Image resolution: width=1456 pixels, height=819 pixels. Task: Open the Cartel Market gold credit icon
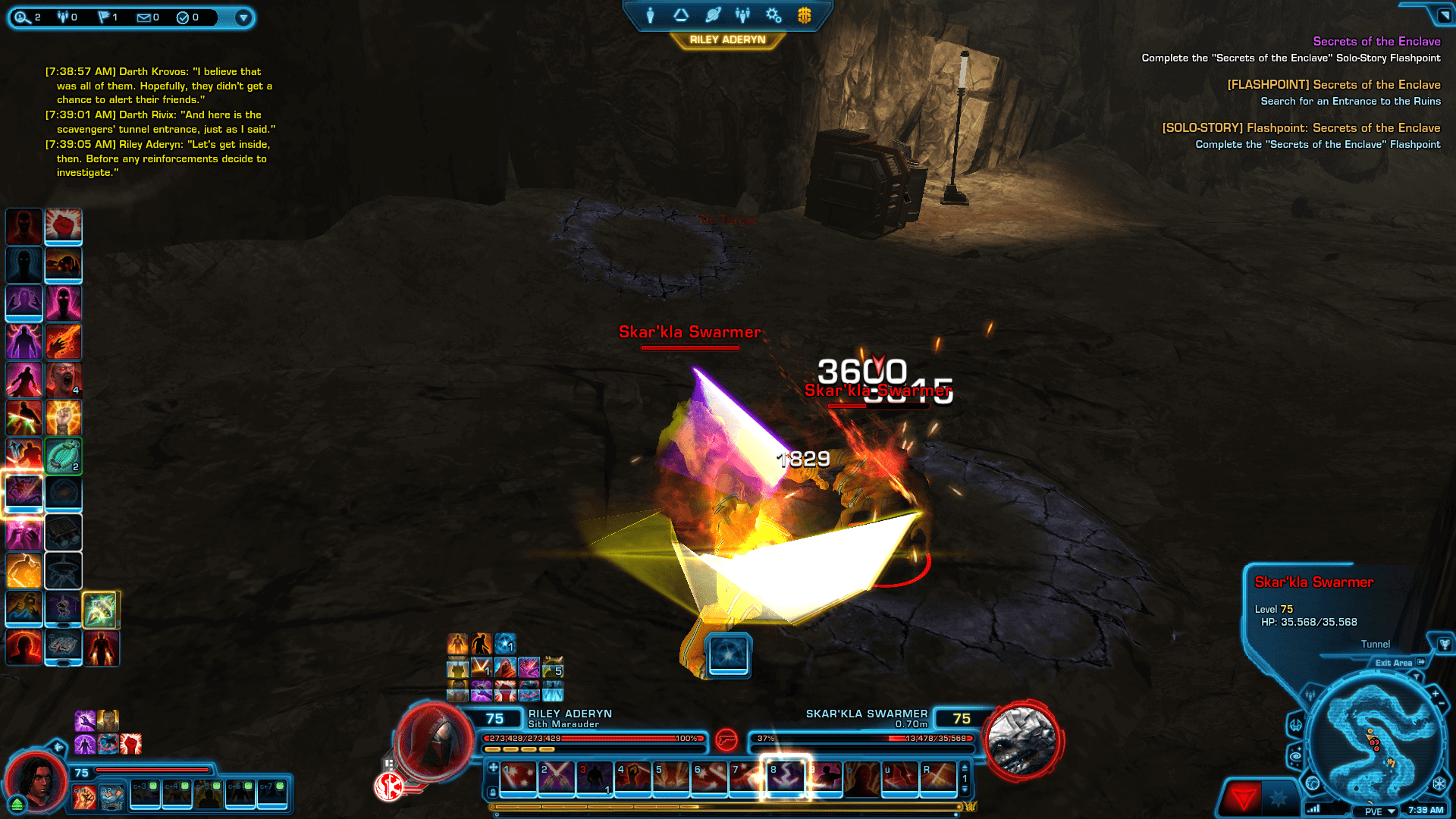[804, 15]
